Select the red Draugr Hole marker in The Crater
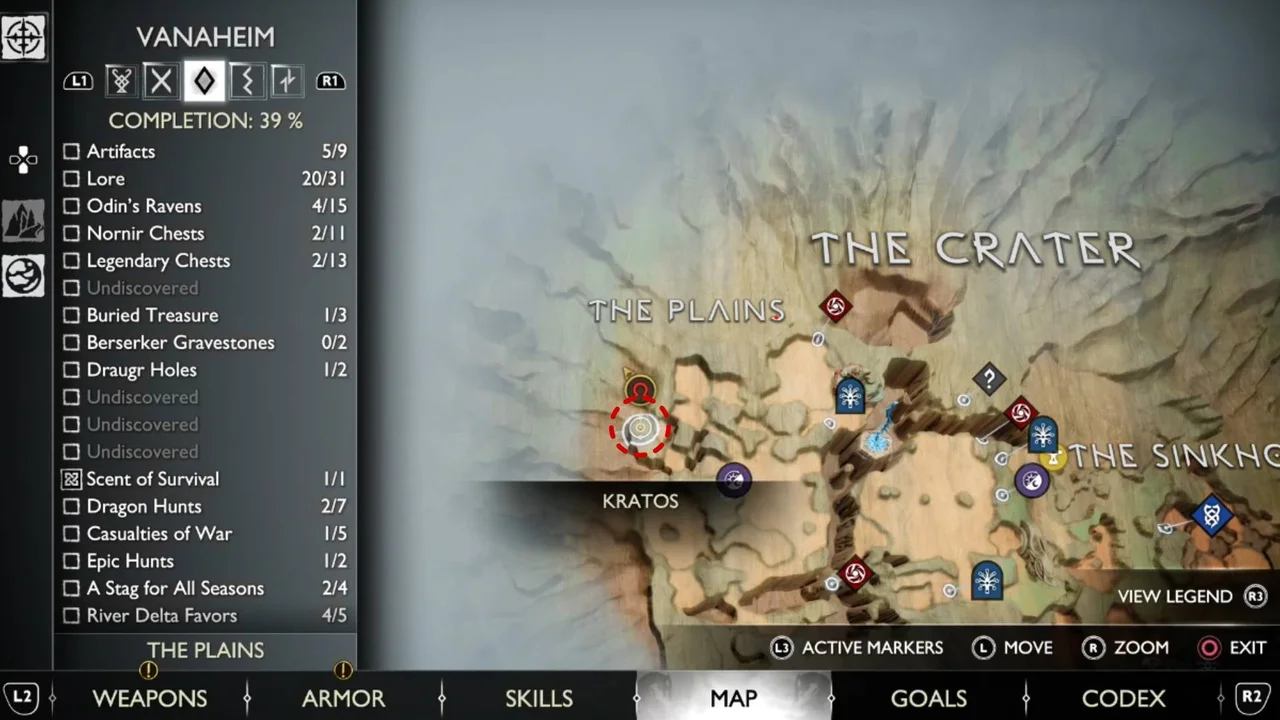This screenshot has height=720, width=1280. coord(836,307)
